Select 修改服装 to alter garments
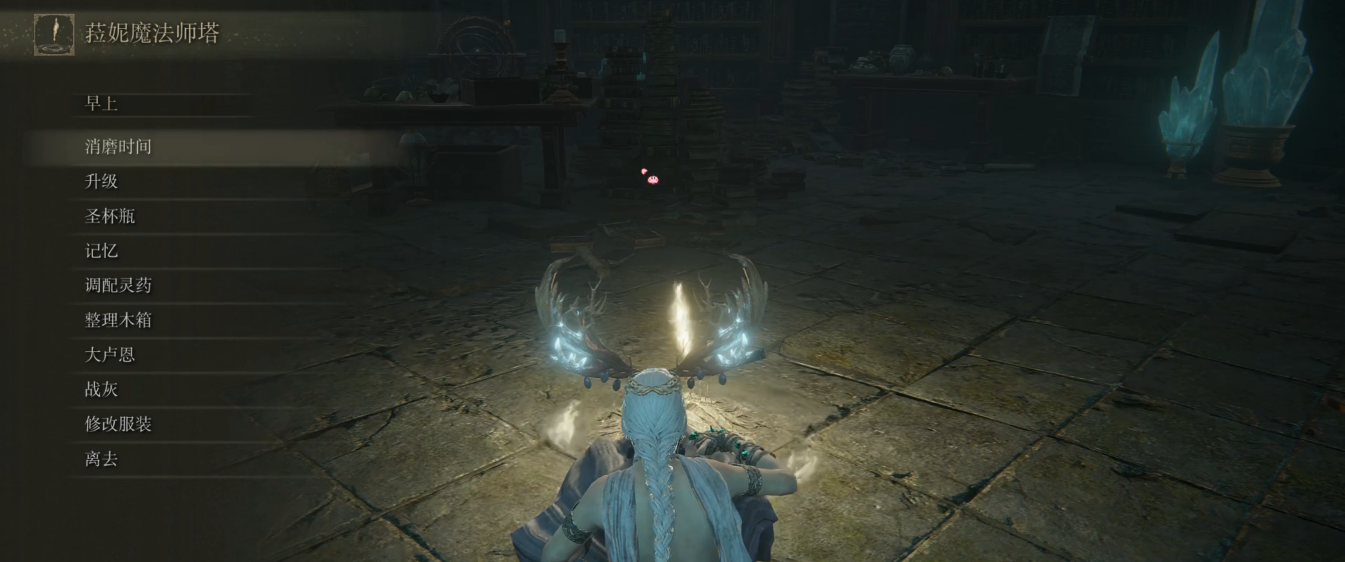This screenshot has width=1345, height=562. 118,424
